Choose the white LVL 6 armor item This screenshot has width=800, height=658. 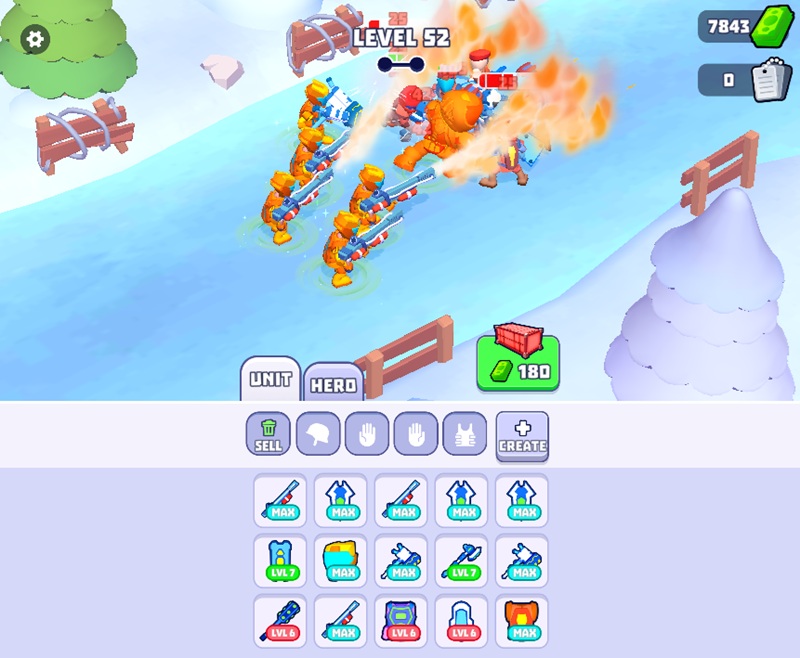[462, 620]
